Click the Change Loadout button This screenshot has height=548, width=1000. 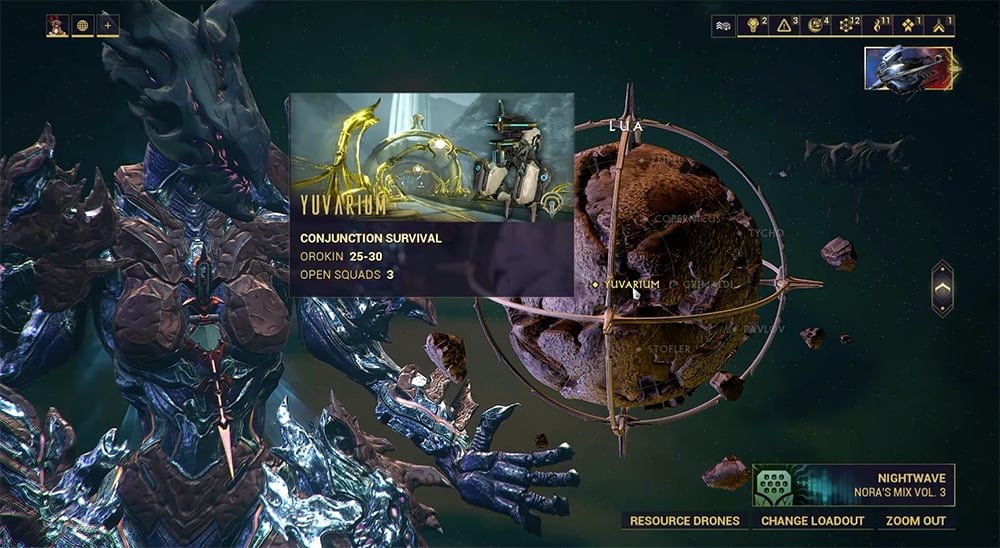point(812,520)
